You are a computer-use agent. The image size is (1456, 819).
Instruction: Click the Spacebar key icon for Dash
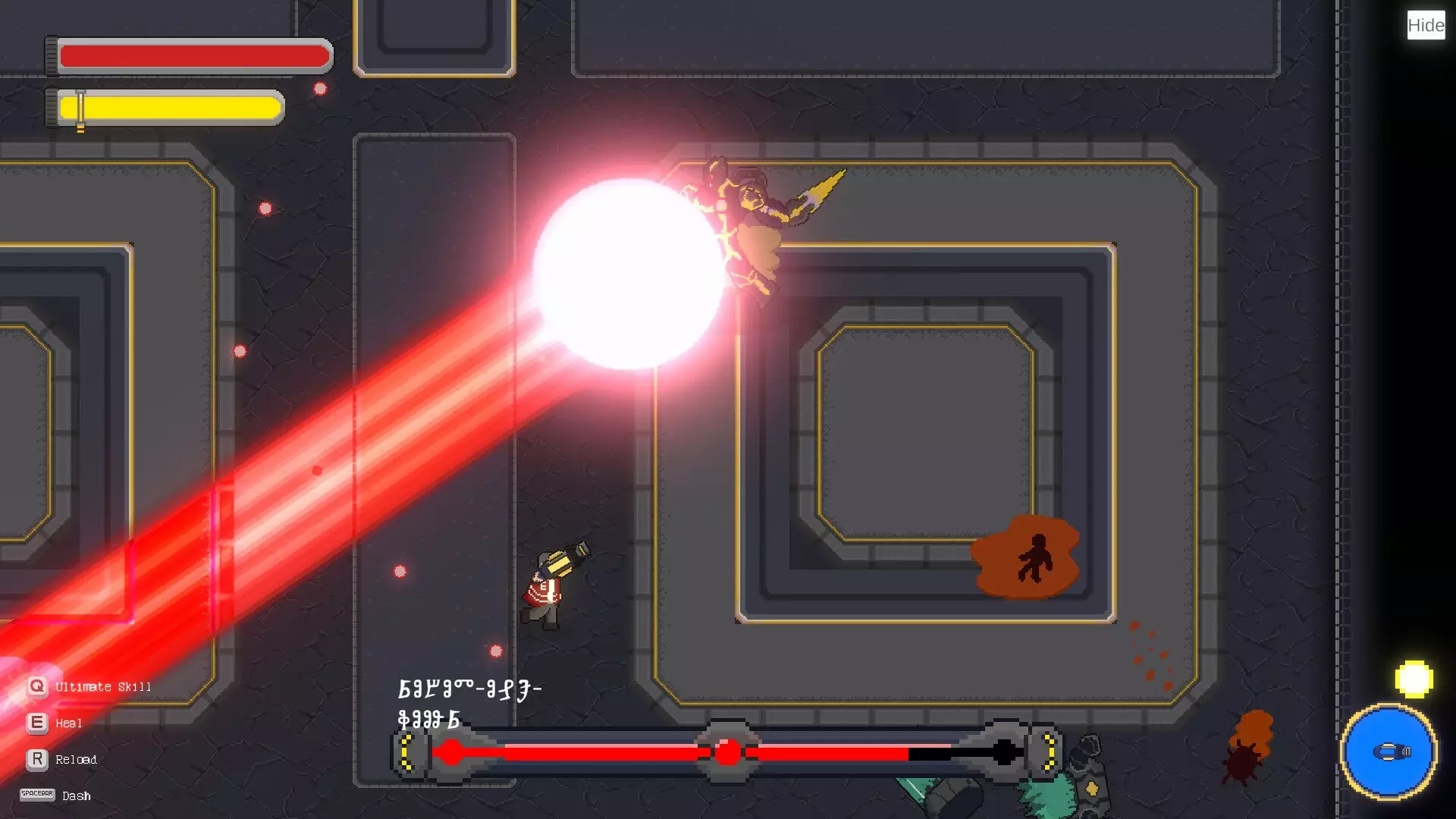[36, 795]
